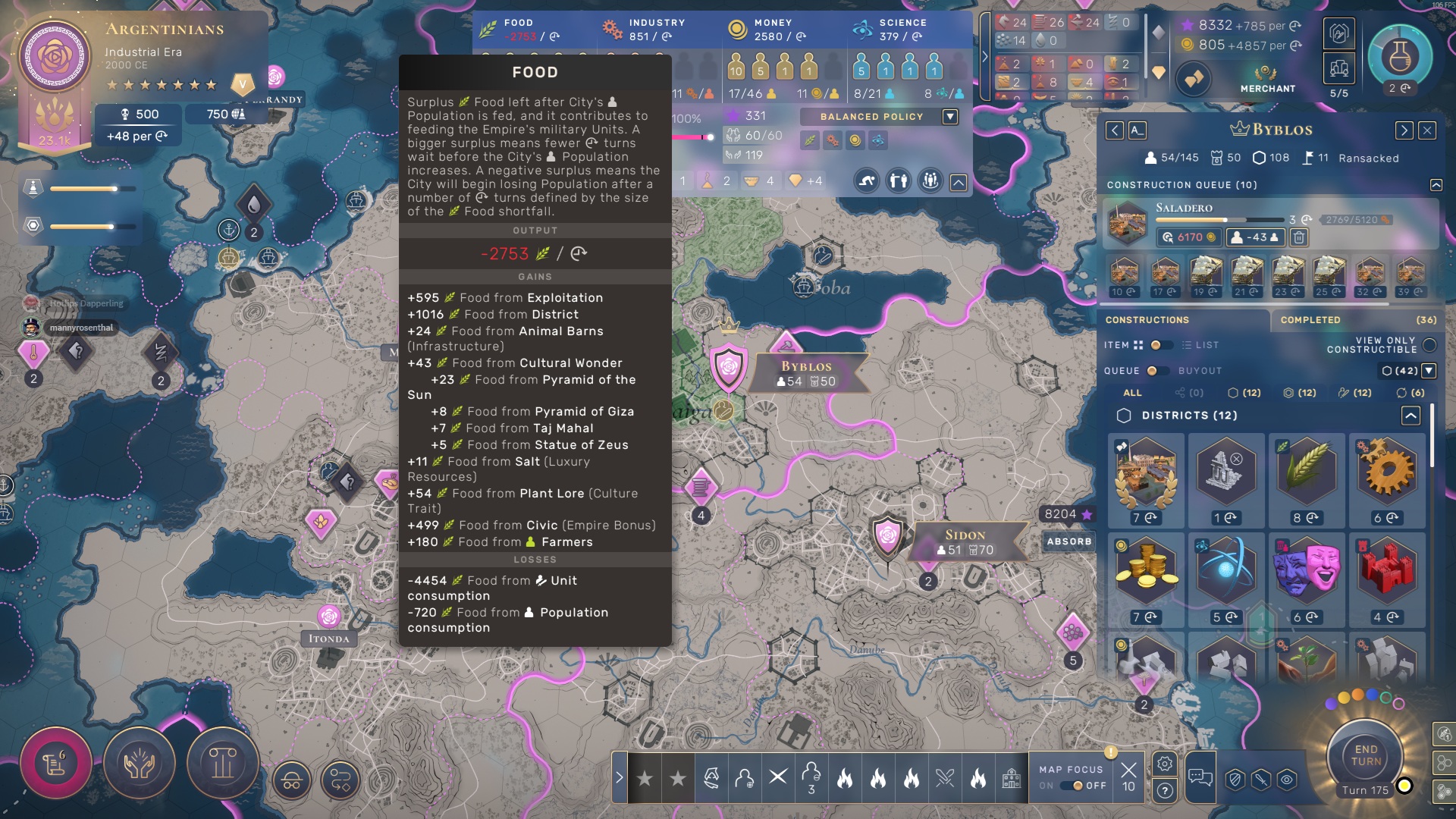Open the research flask screen
1456x819 pixels.
(1399, 57)
